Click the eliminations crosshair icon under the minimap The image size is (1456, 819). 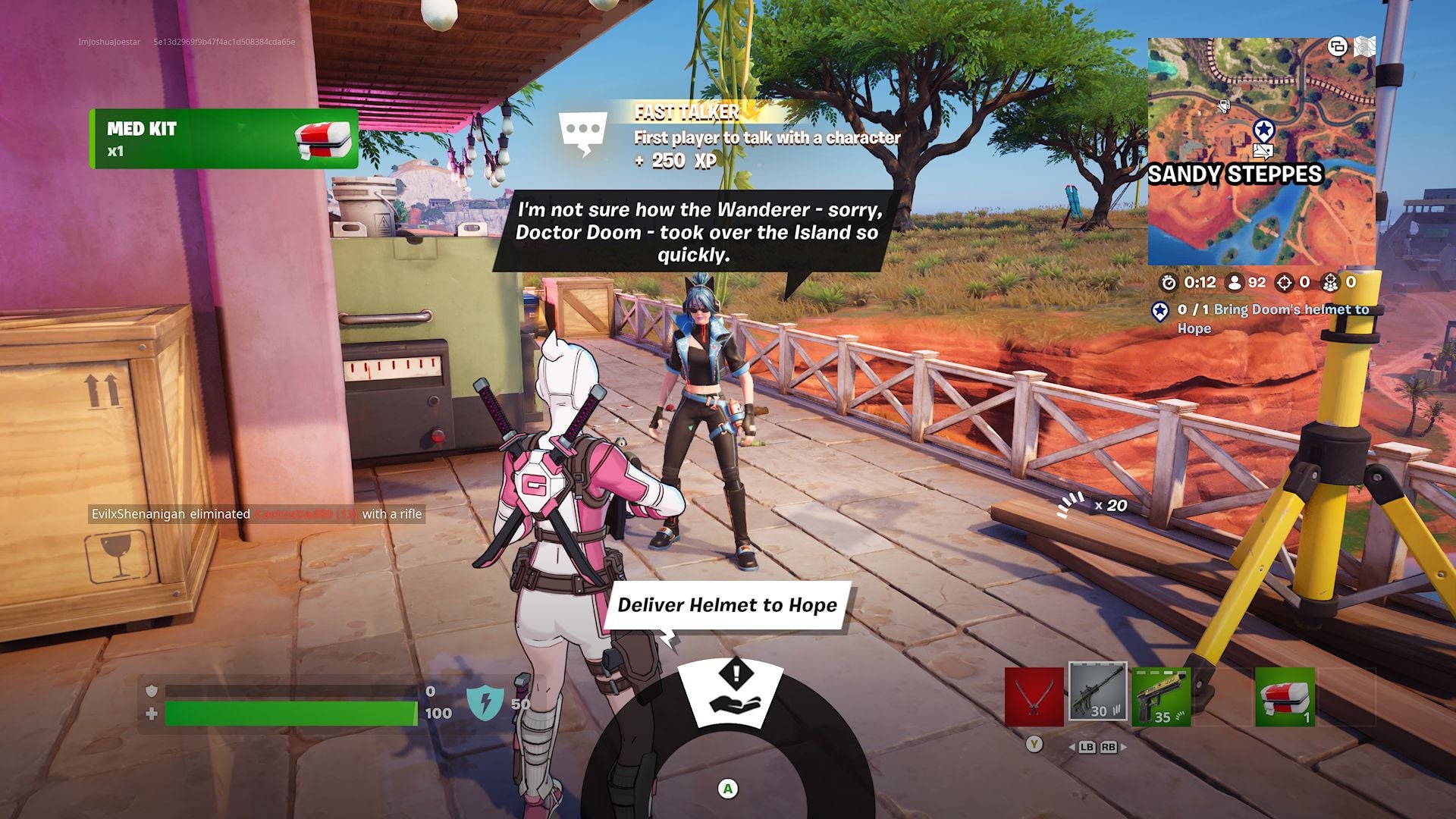click(1284, 284)
